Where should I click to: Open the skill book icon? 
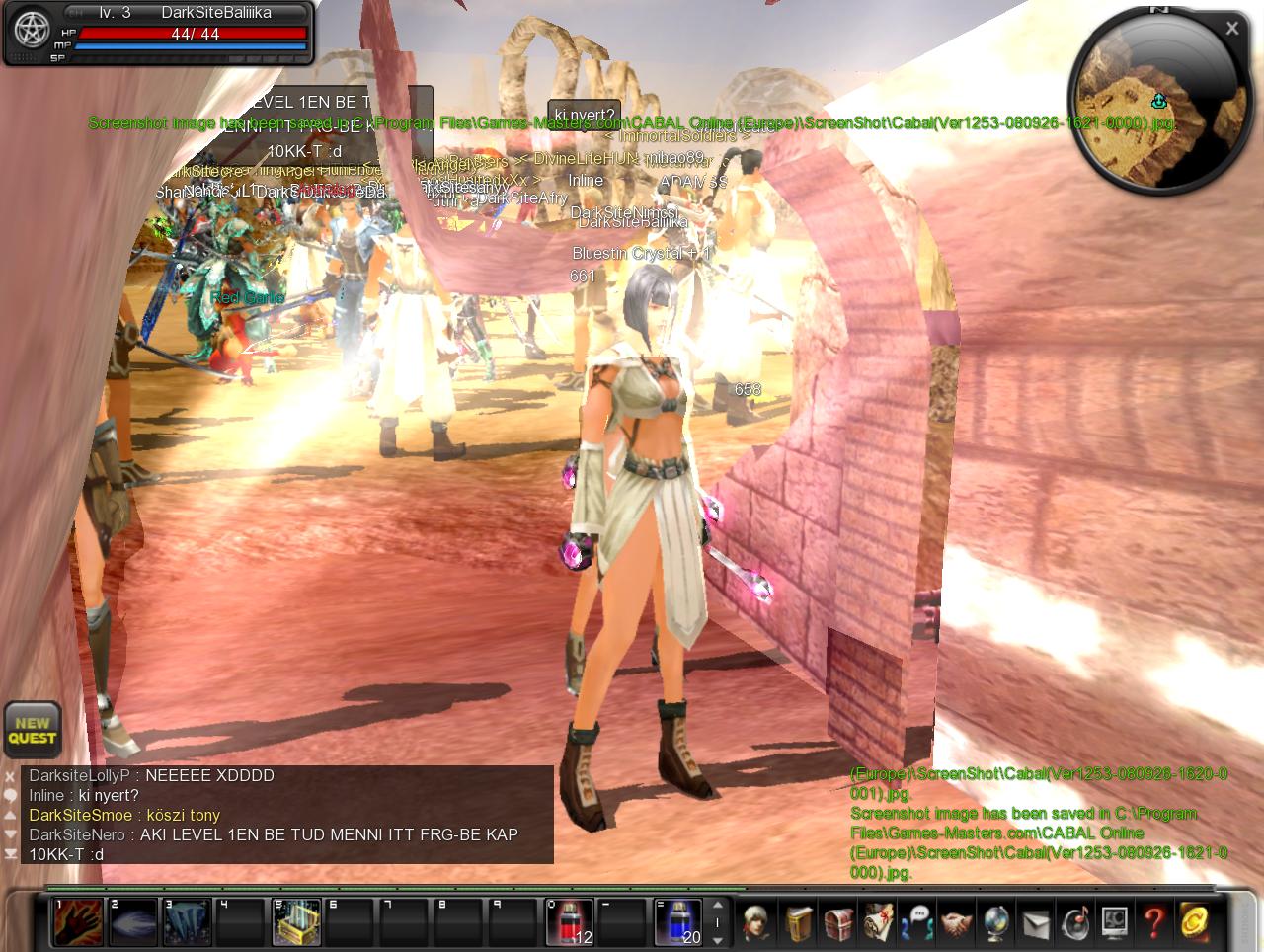(798, 923)
